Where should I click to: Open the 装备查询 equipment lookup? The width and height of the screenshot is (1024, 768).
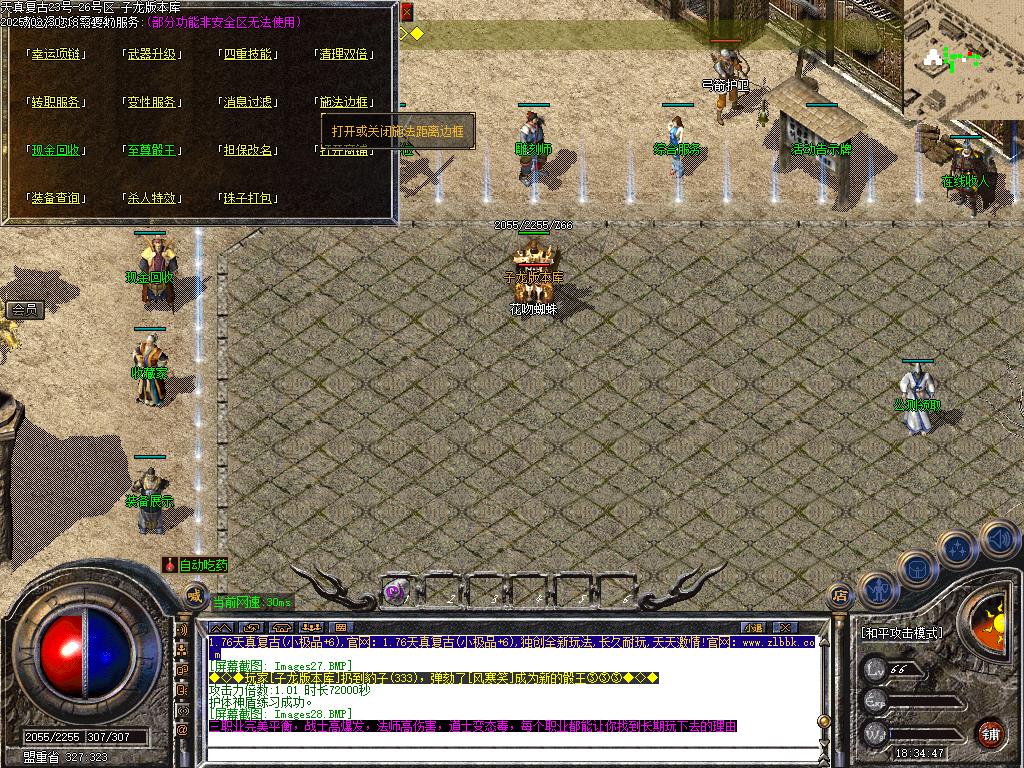[x=57, y=198]
